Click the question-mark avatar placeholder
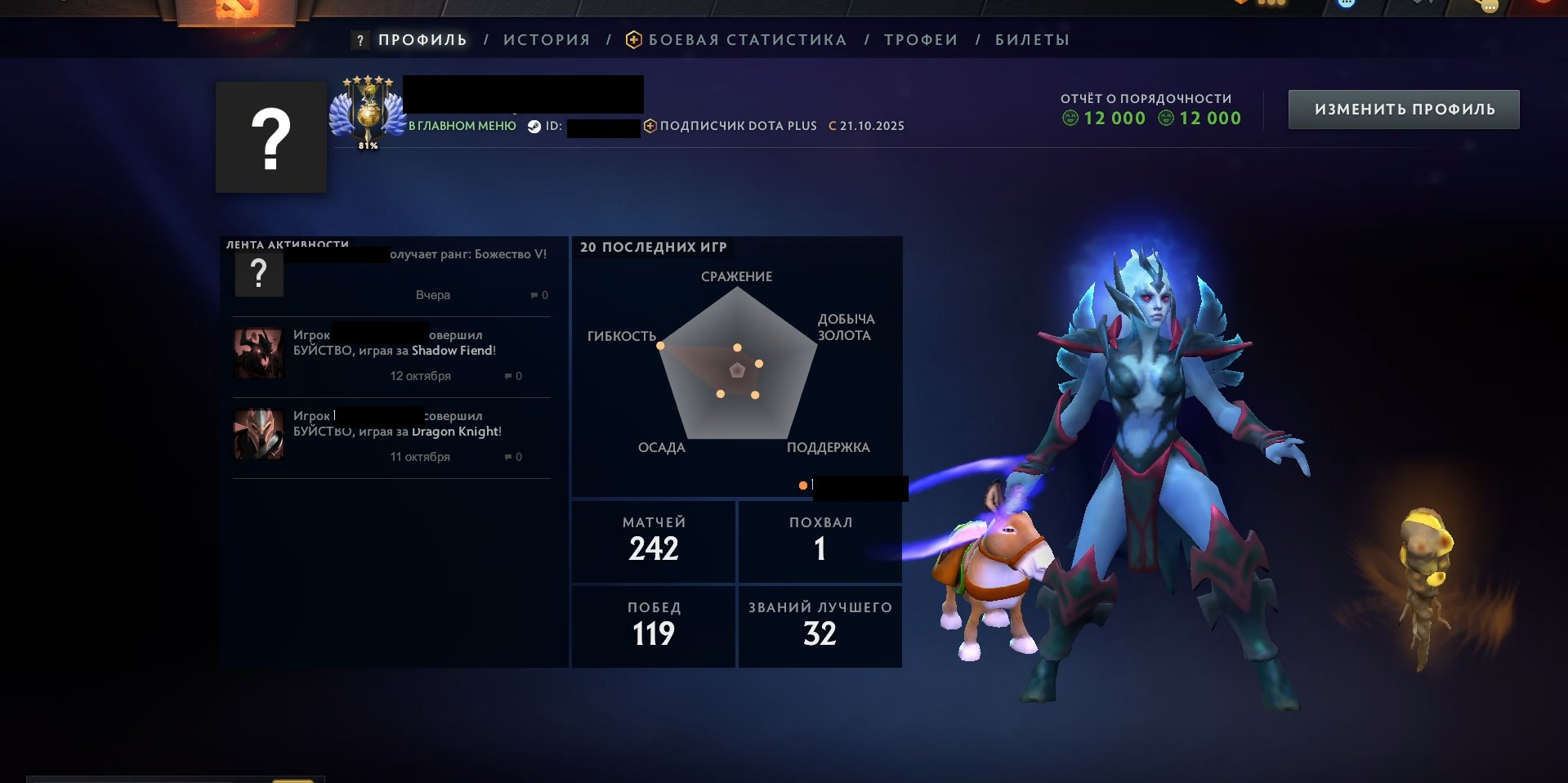This screenshot has height=783, width=1568. (x=270, y=136)
